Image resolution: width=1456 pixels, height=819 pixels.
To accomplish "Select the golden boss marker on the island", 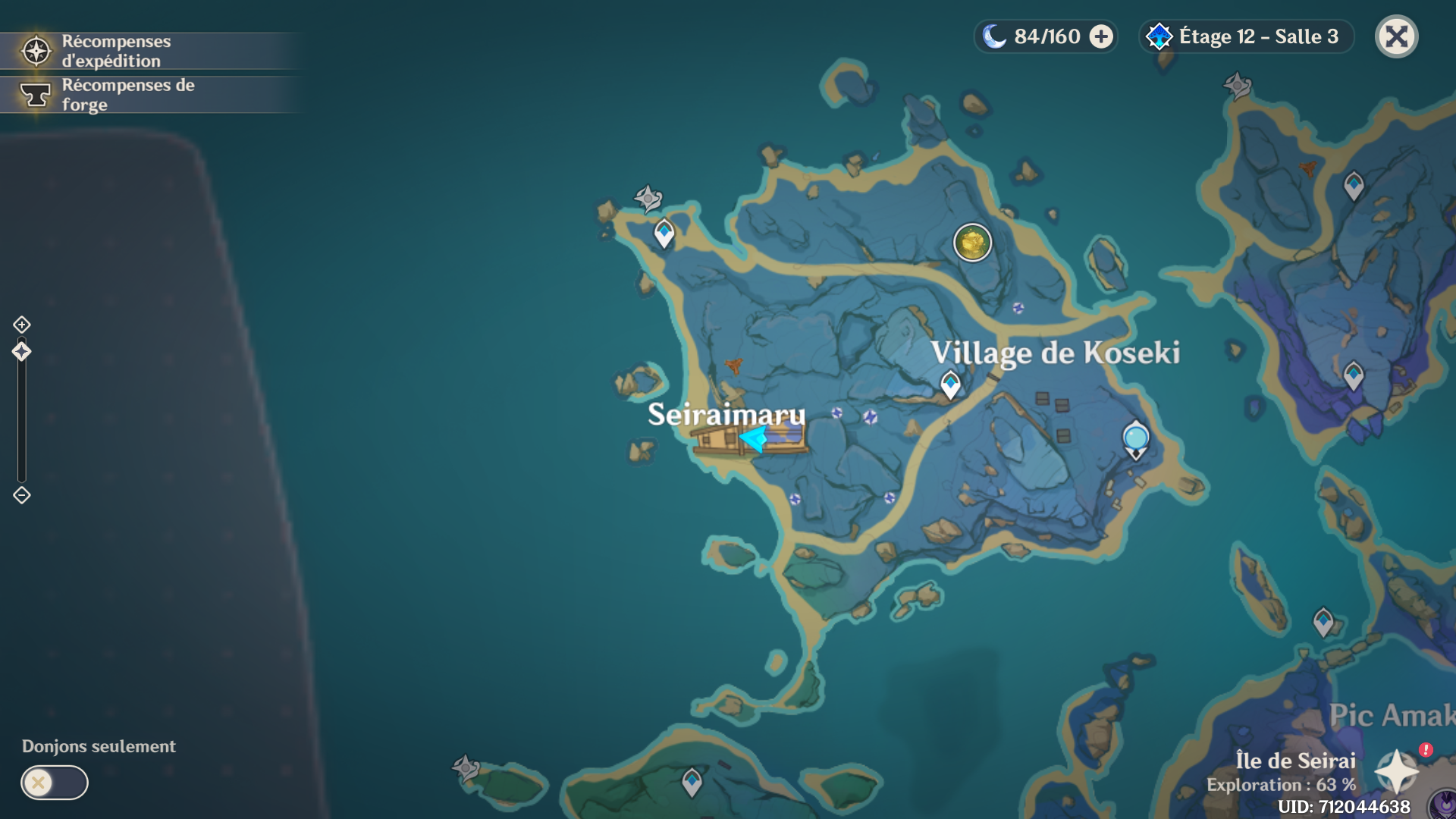I will (x=972, y=243).
